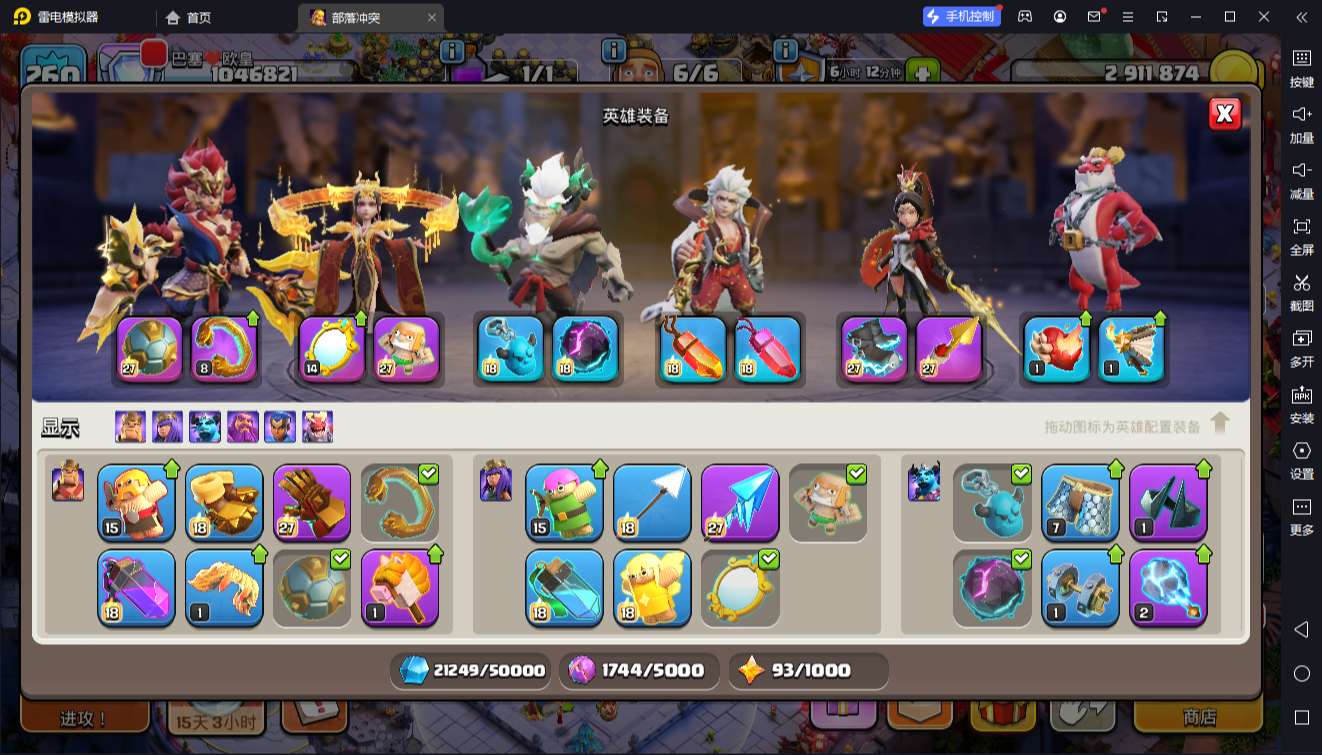The width and height of the screenshot is (1322, 755).
Task: Take a screenshot with emulator 截图 button
Action: click(1301, 291)
